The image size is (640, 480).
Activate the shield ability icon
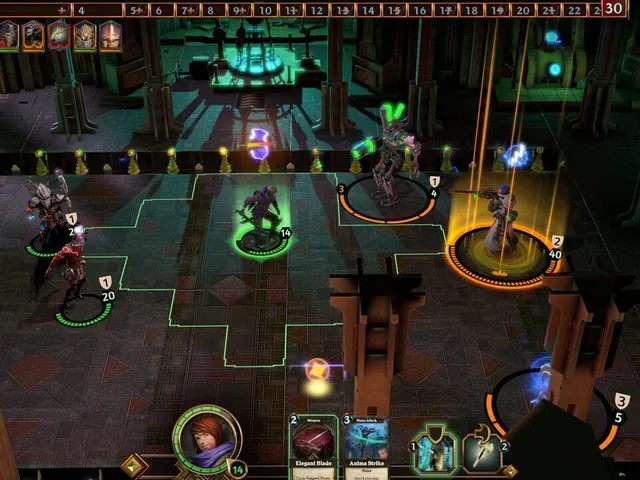pyautogui.click(x=433, y=452)
